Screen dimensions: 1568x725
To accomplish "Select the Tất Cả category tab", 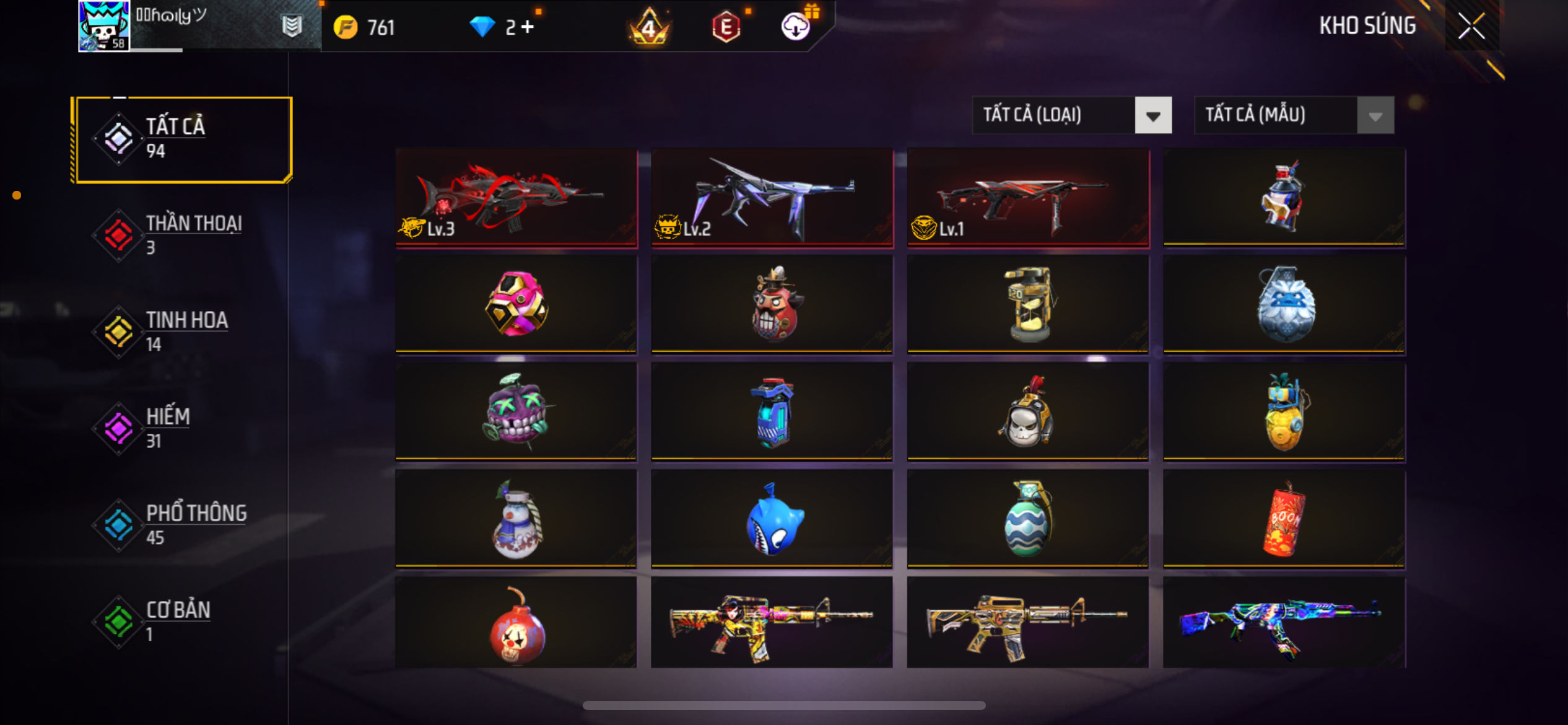I will pos(181,139).
